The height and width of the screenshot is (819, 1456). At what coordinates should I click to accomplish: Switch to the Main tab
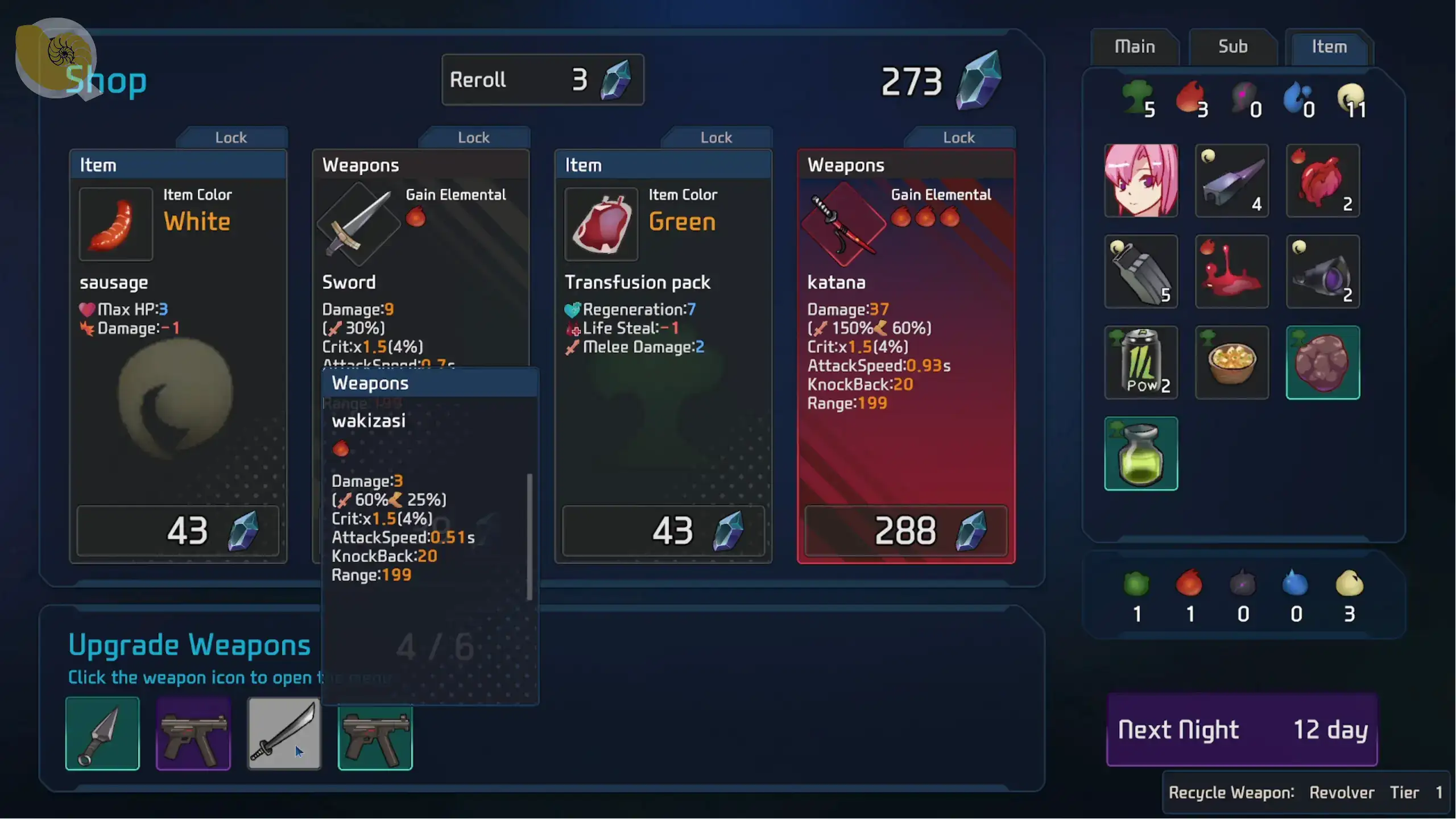[x=1135, y=47]
